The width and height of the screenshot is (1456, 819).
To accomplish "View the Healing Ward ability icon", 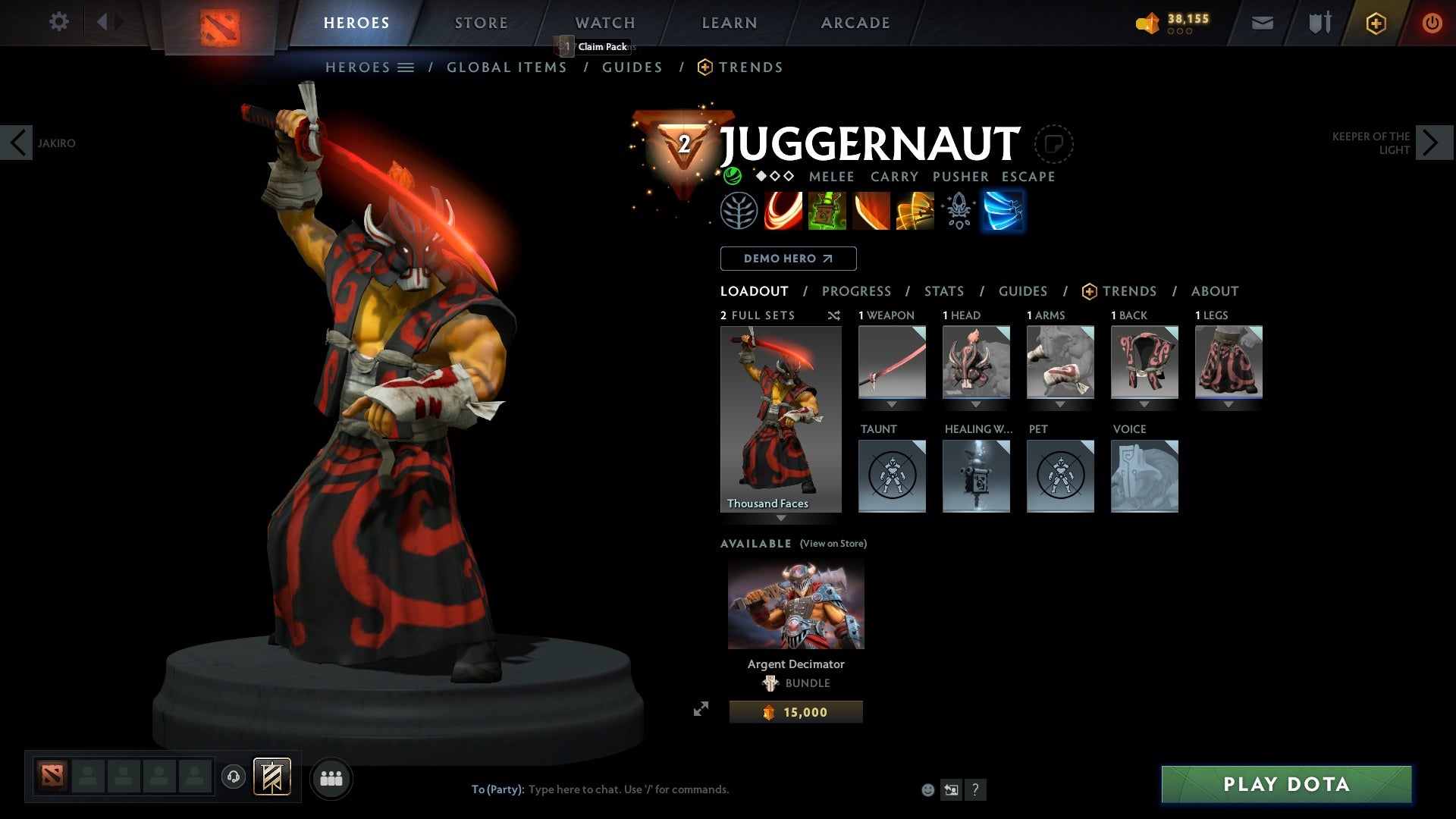I will coord(827,210).
